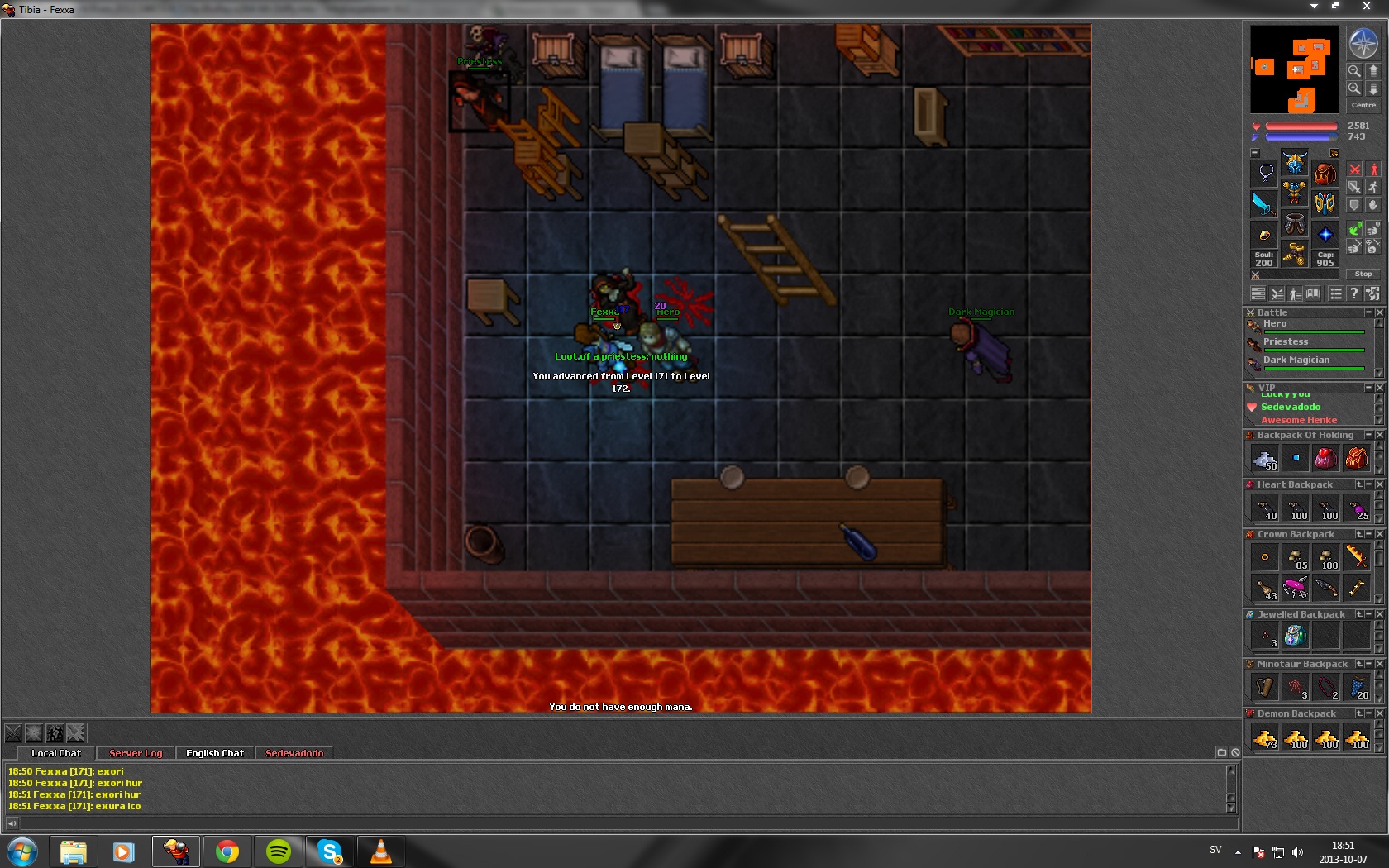Open Spotify from the Windows taskbar

(x=279, y=851)
